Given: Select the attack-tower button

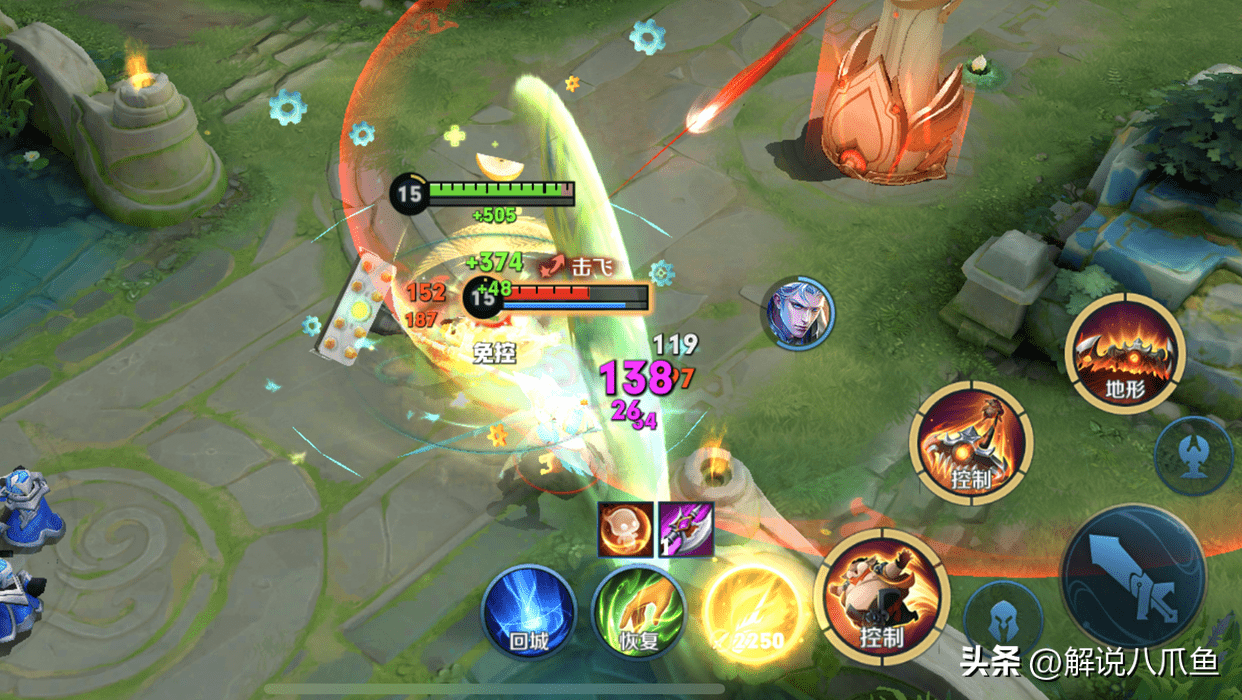Looking at the screenshot, I should coord(1193,455).
